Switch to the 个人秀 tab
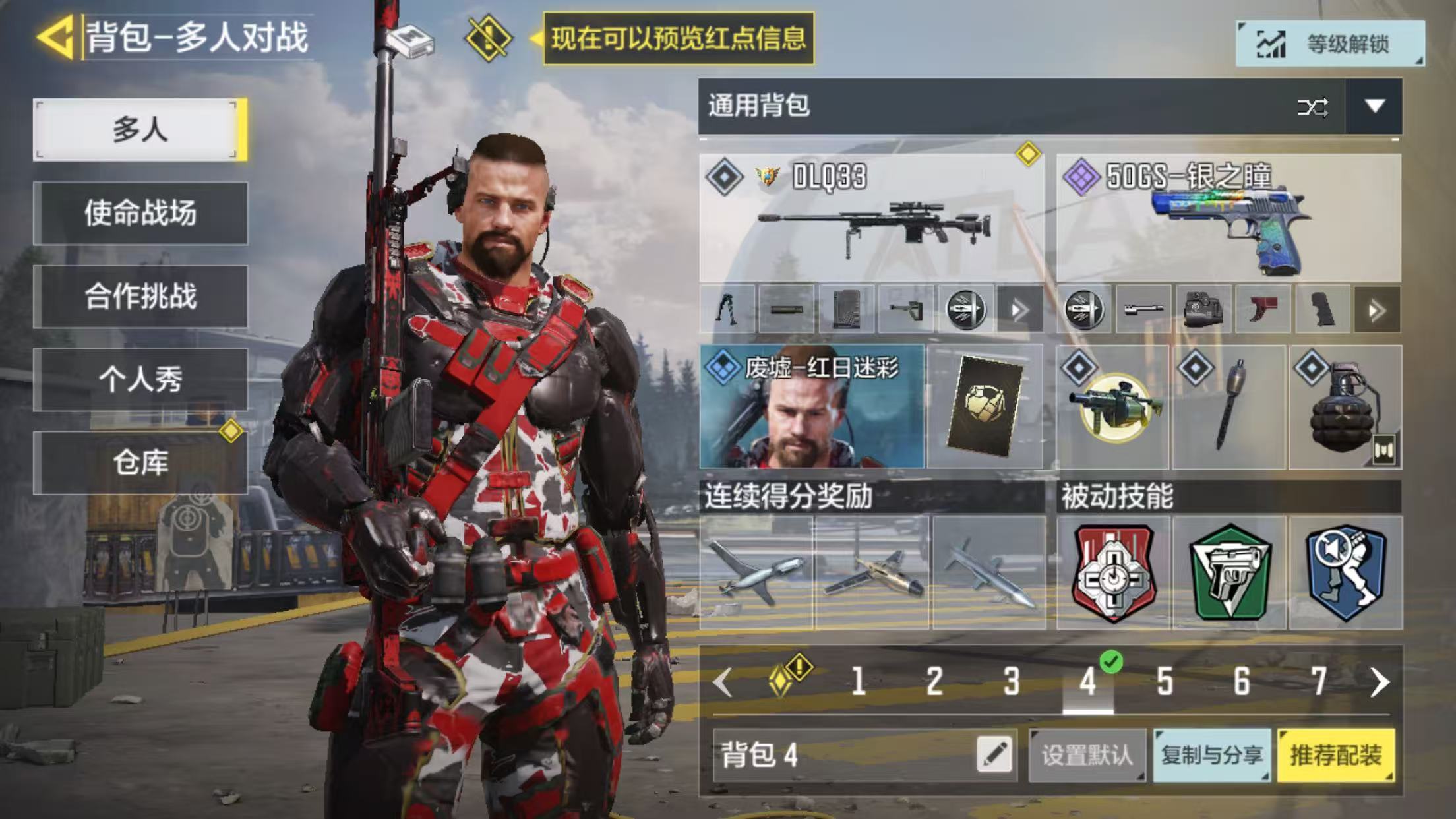This screenshot has height=819, width=1456. [x=140, y=379]
